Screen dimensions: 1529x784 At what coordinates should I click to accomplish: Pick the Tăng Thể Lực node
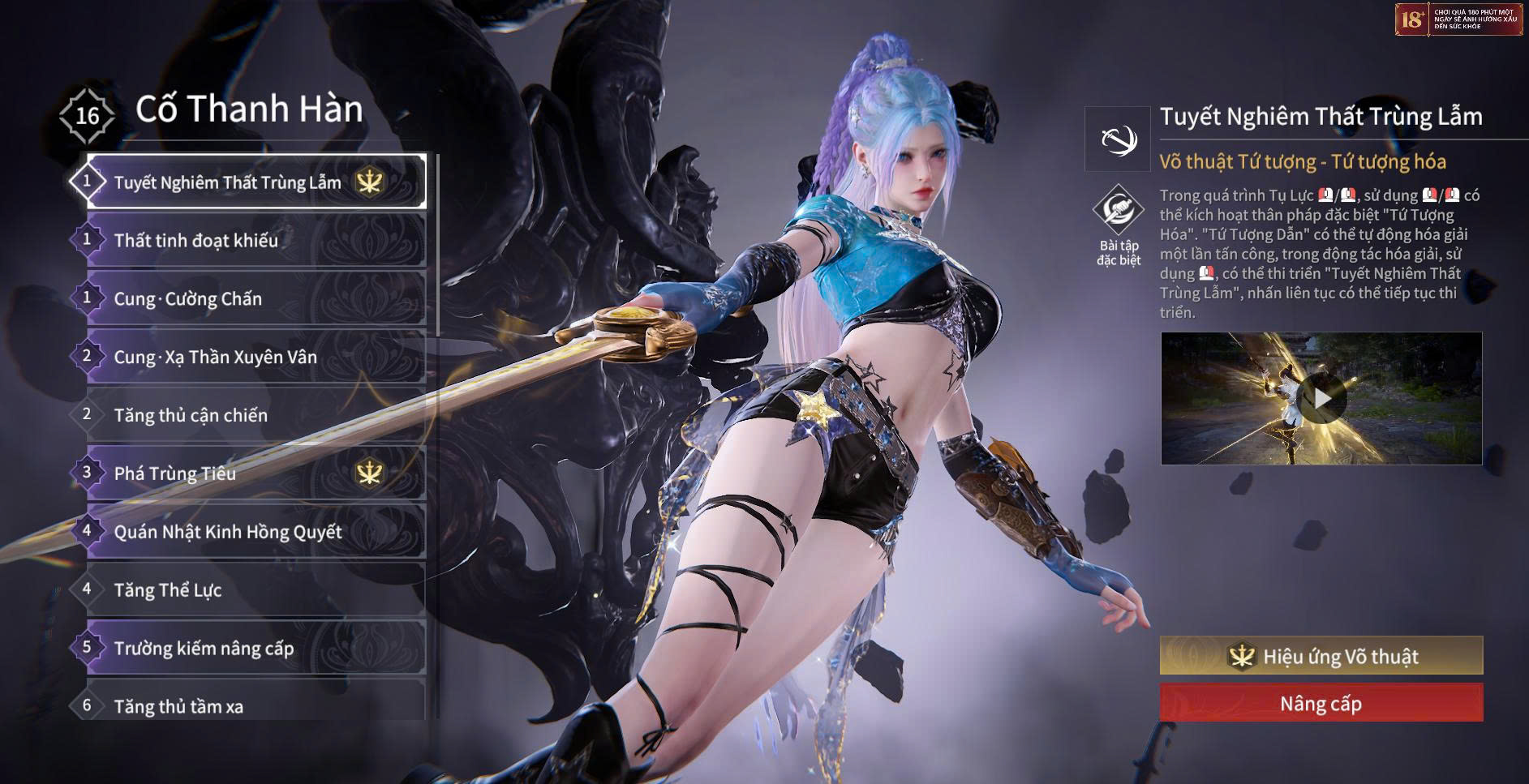(x=256, y=590)
